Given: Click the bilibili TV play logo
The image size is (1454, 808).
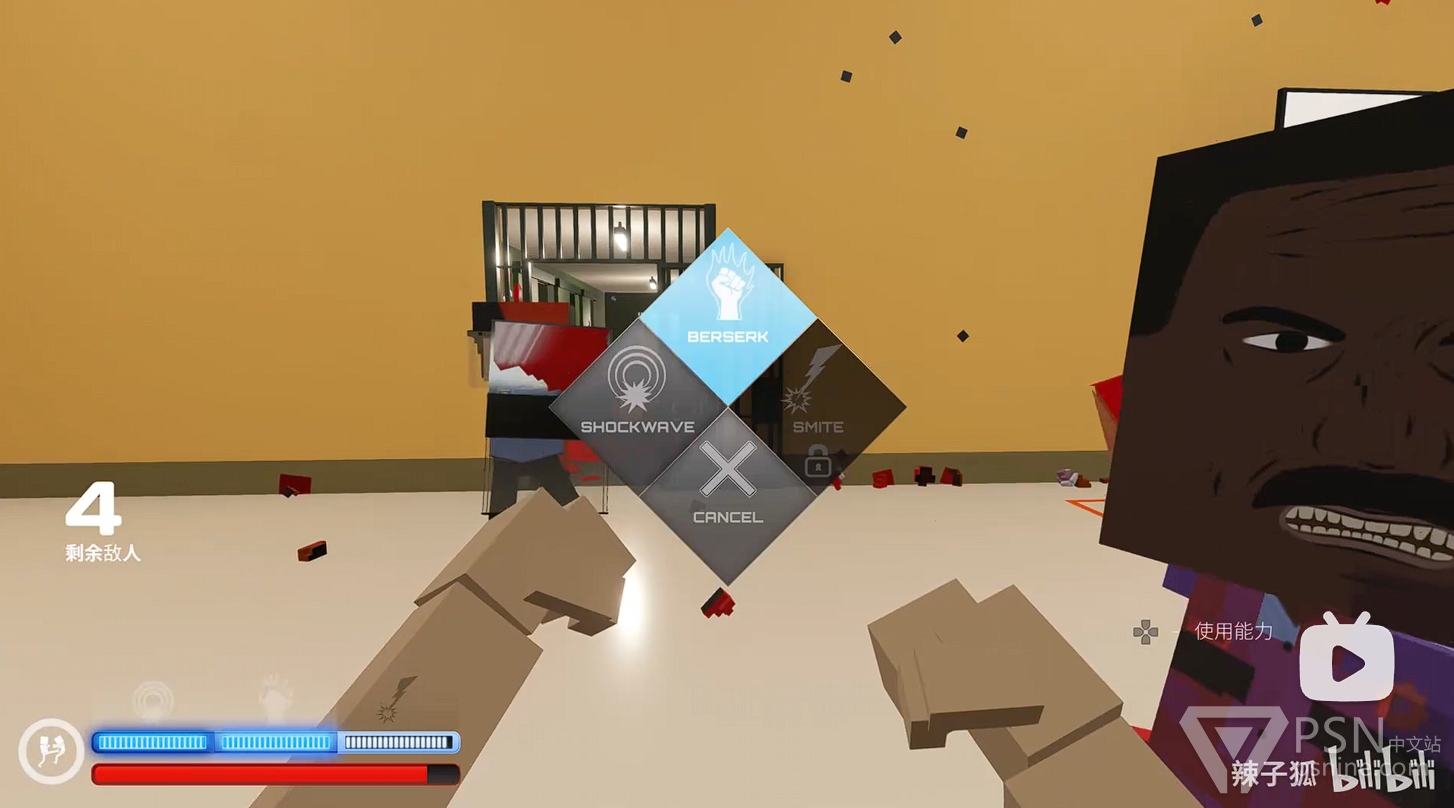Looking at the screenshot, I should pyautogui.click(x=1346, y=661).
